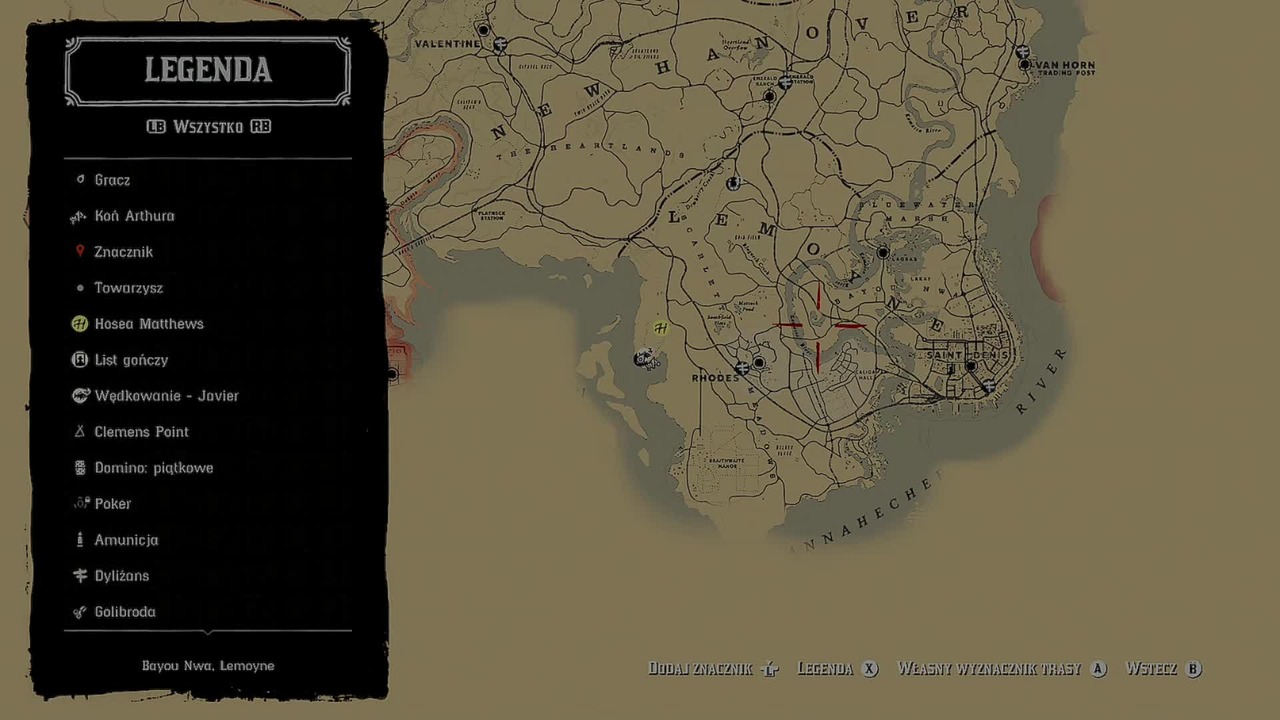
Task: Choose Koń Arthura in the legend
Action: pos(134,216)
